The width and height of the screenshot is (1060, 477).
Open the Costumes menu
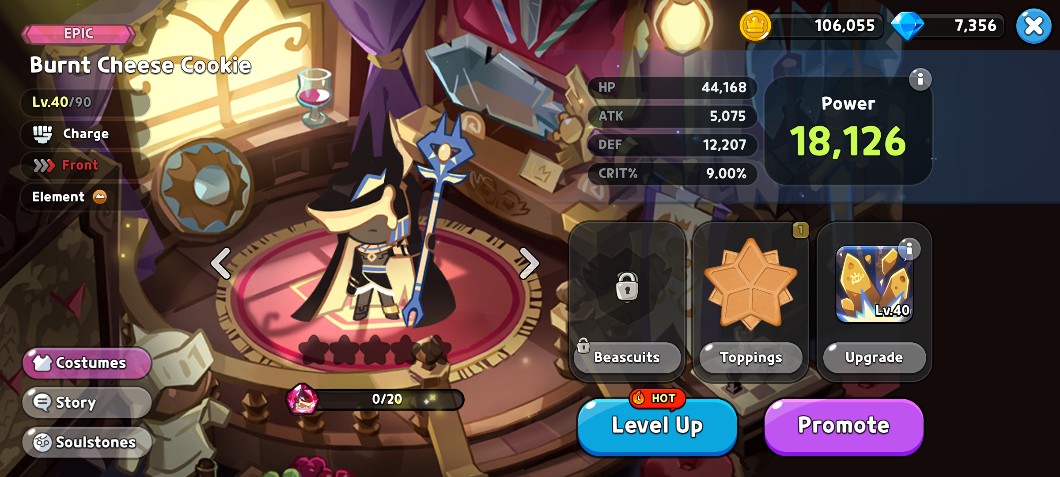coord(87,363)
